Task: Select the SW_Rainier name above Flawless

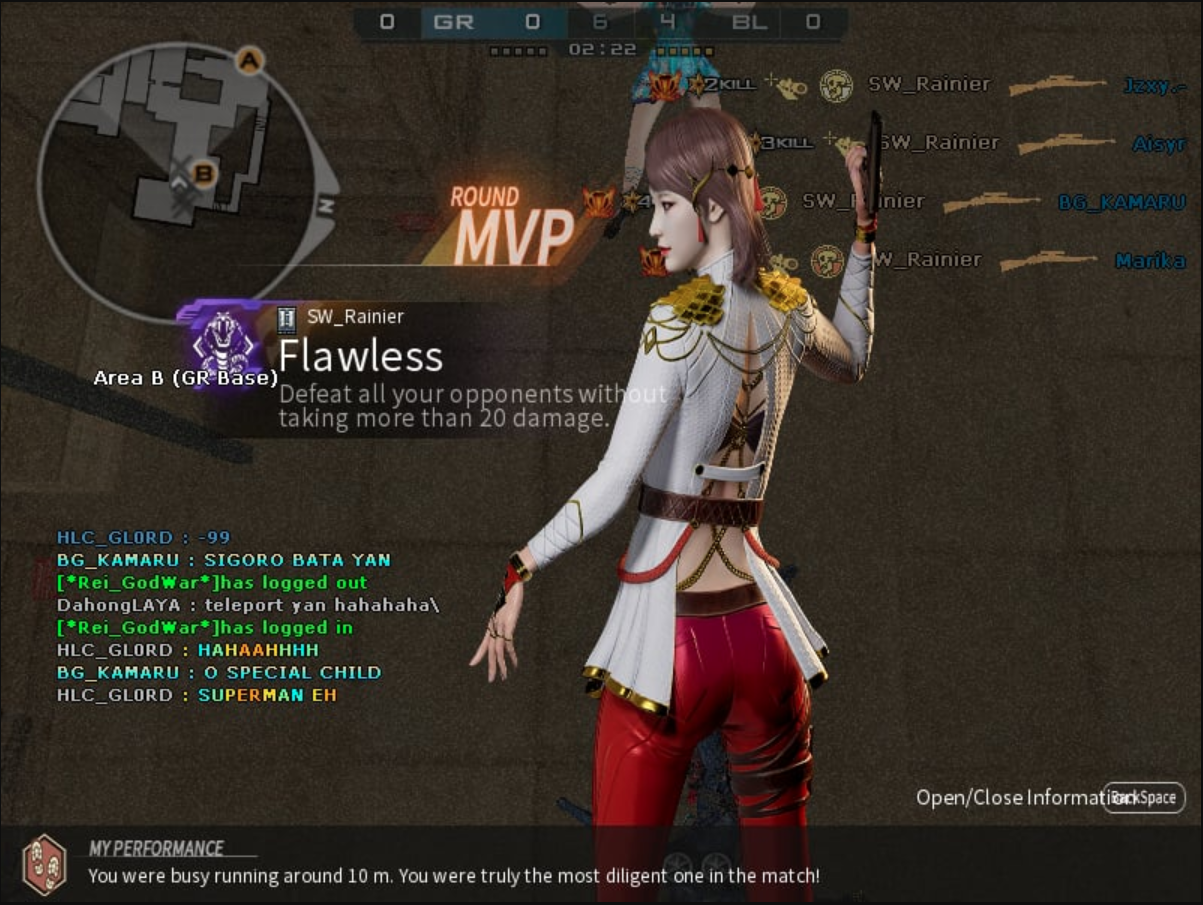Action: 355,317
